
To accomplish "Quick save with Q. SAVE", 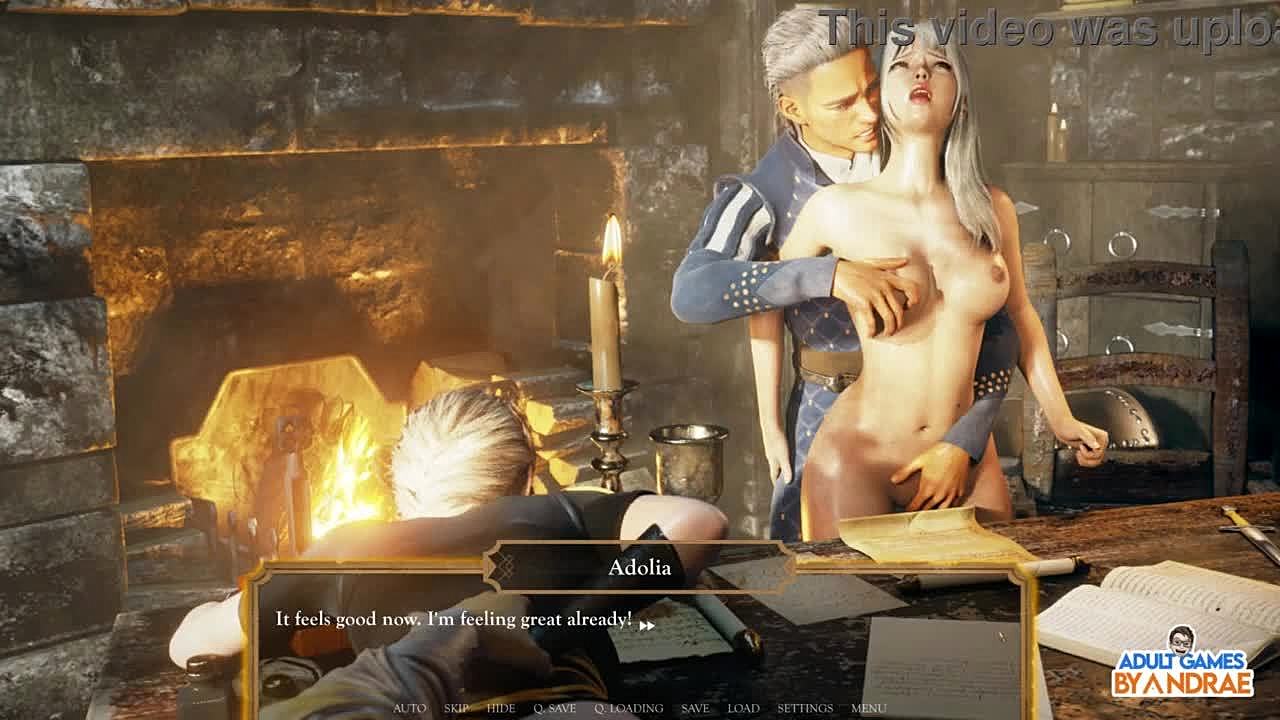I will [554, 708].
